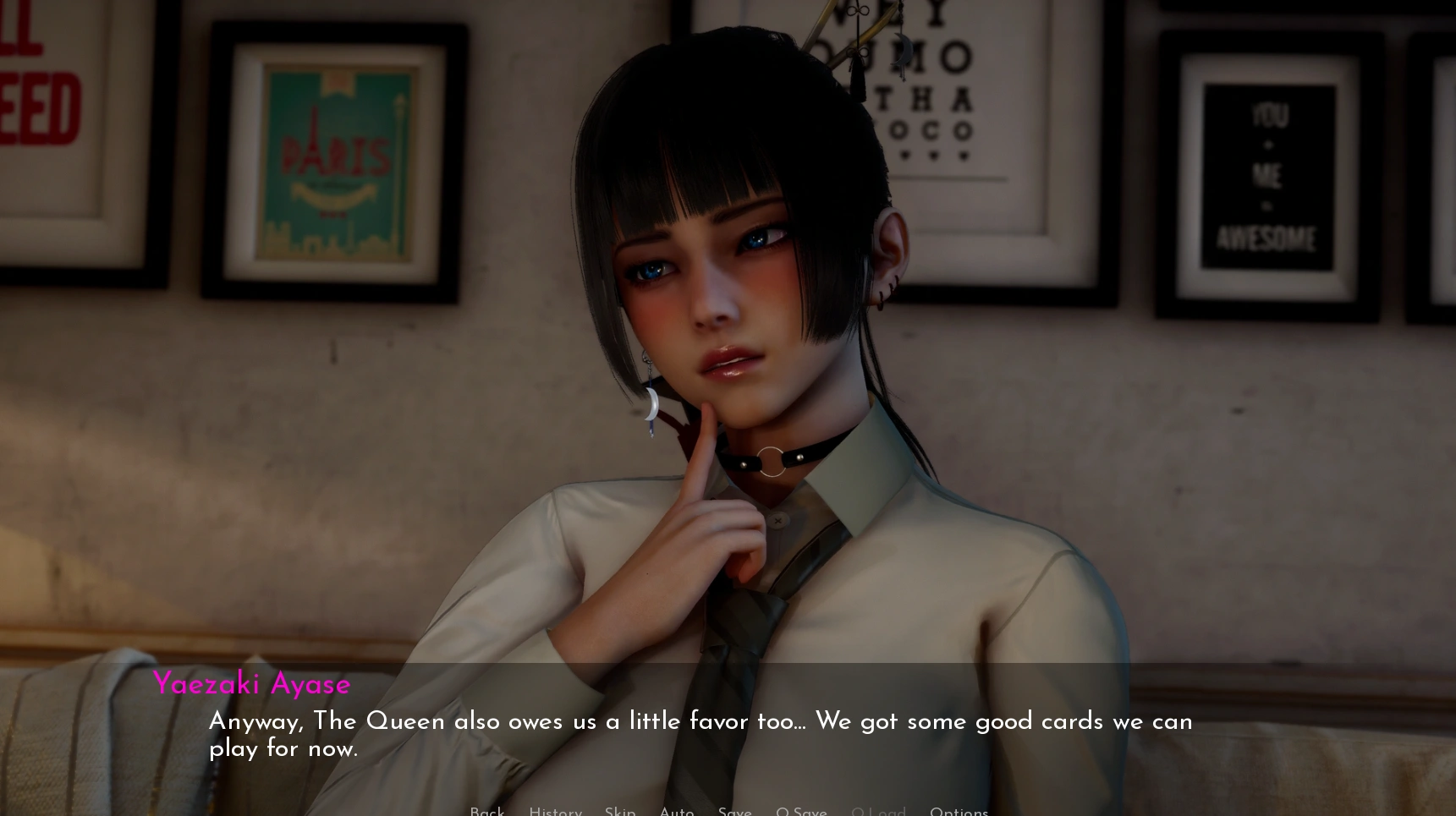Open the dialogue History log

click(x=555, y=811)
